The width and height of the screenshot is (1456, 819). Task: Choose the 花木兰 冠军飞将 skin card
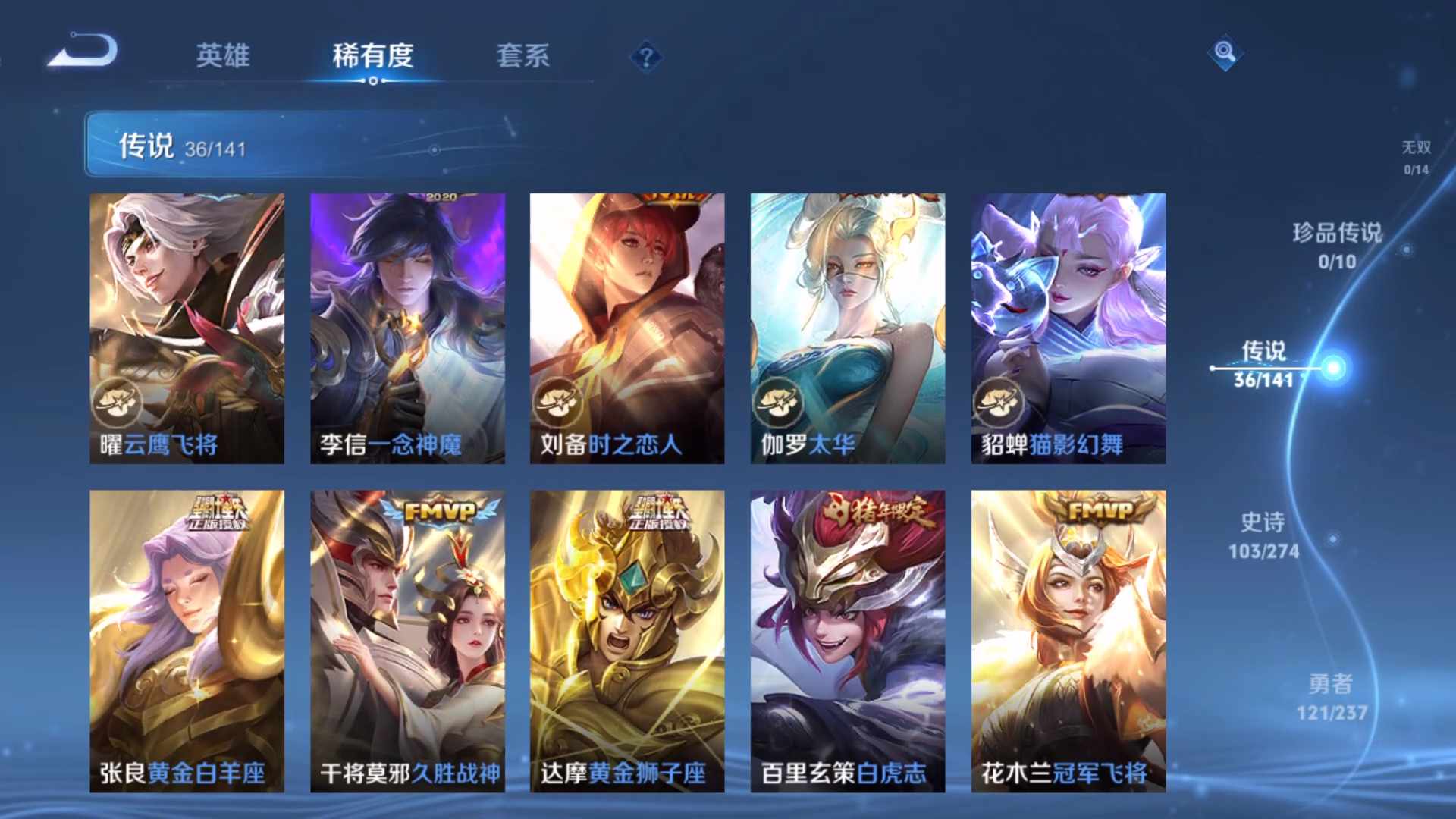point(1068,641)
